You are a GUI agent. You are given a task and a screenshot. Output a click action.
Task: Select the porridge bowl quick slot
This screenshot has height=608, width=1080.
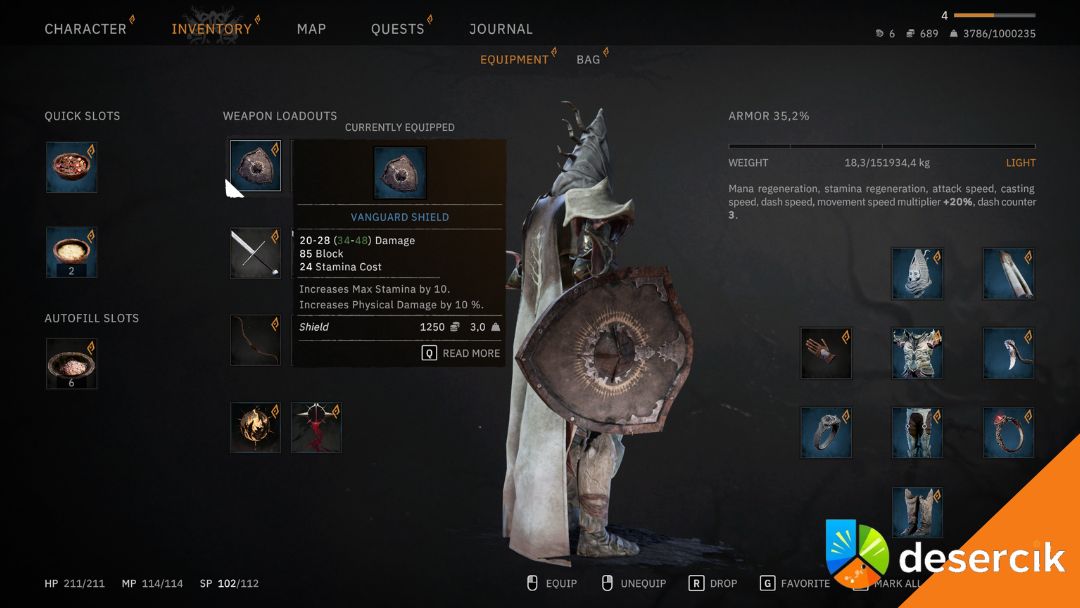pyautogui.click(x=71, y=253)
